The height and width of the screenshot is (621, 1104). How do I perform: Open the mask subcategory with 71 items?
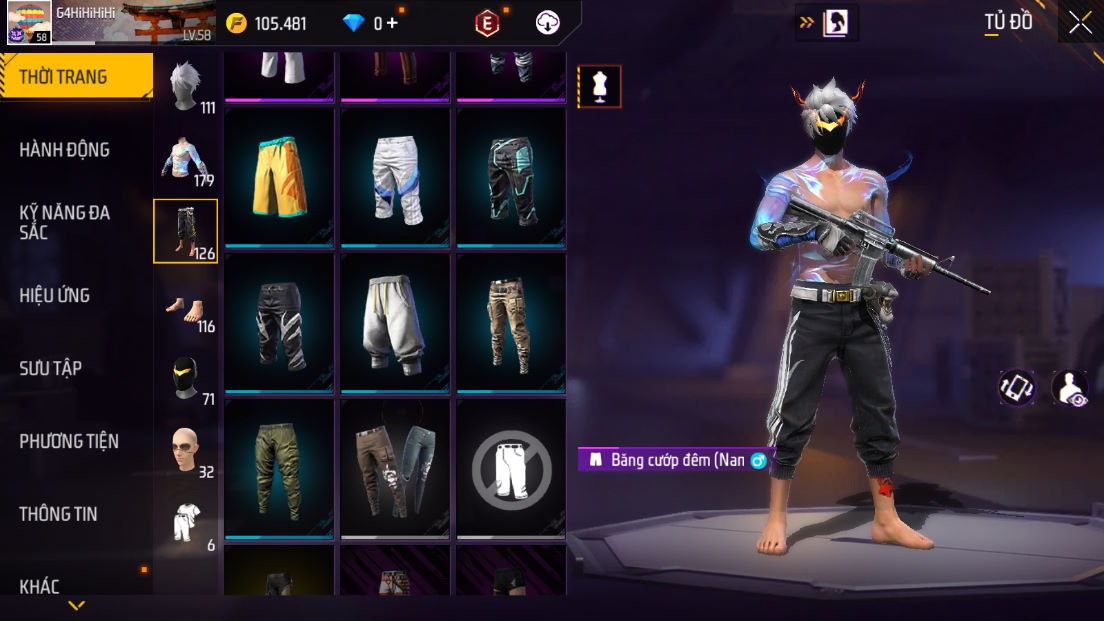185,378
